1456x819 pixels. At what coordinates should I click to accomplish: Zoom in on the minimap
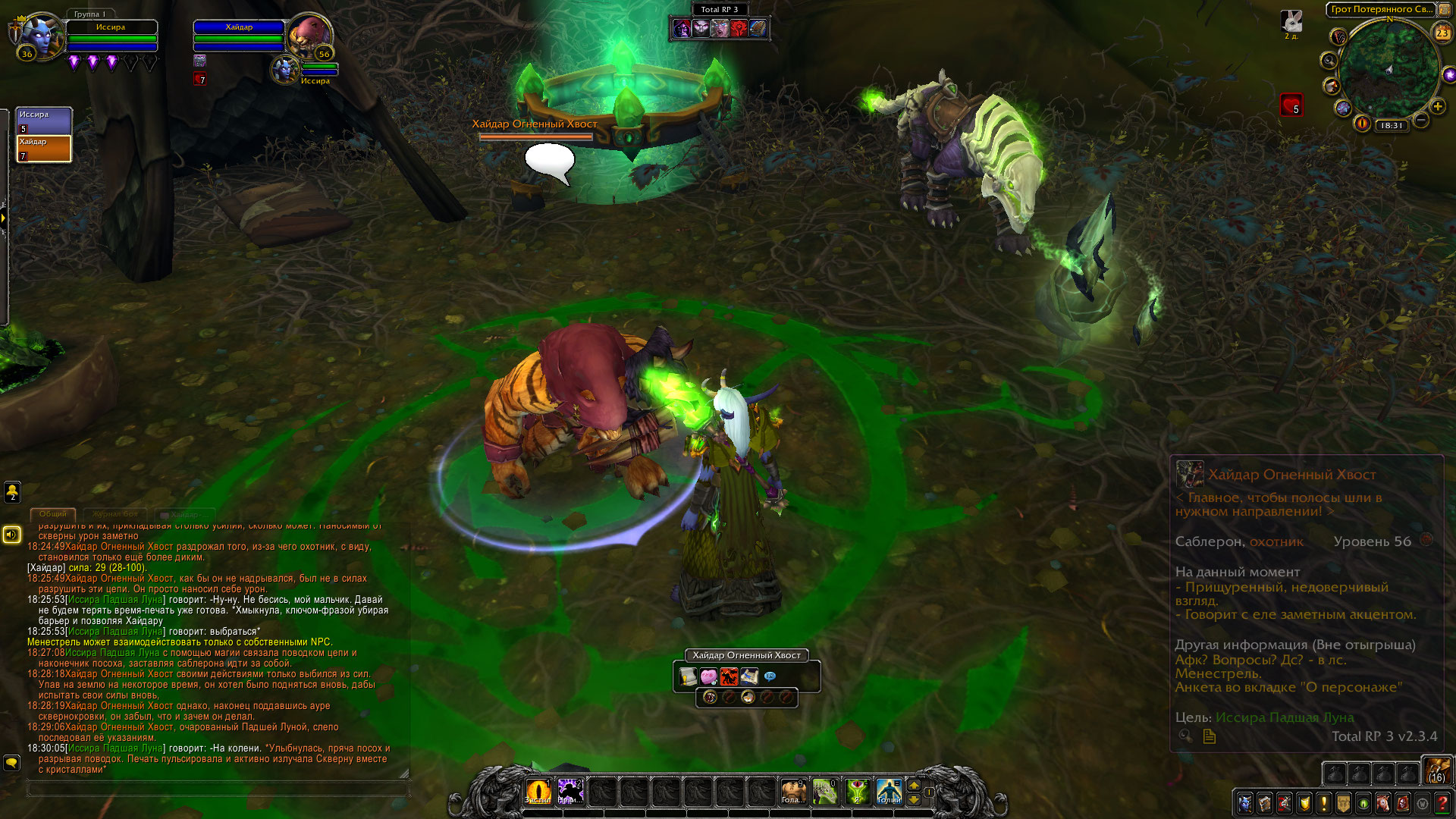1437,107
